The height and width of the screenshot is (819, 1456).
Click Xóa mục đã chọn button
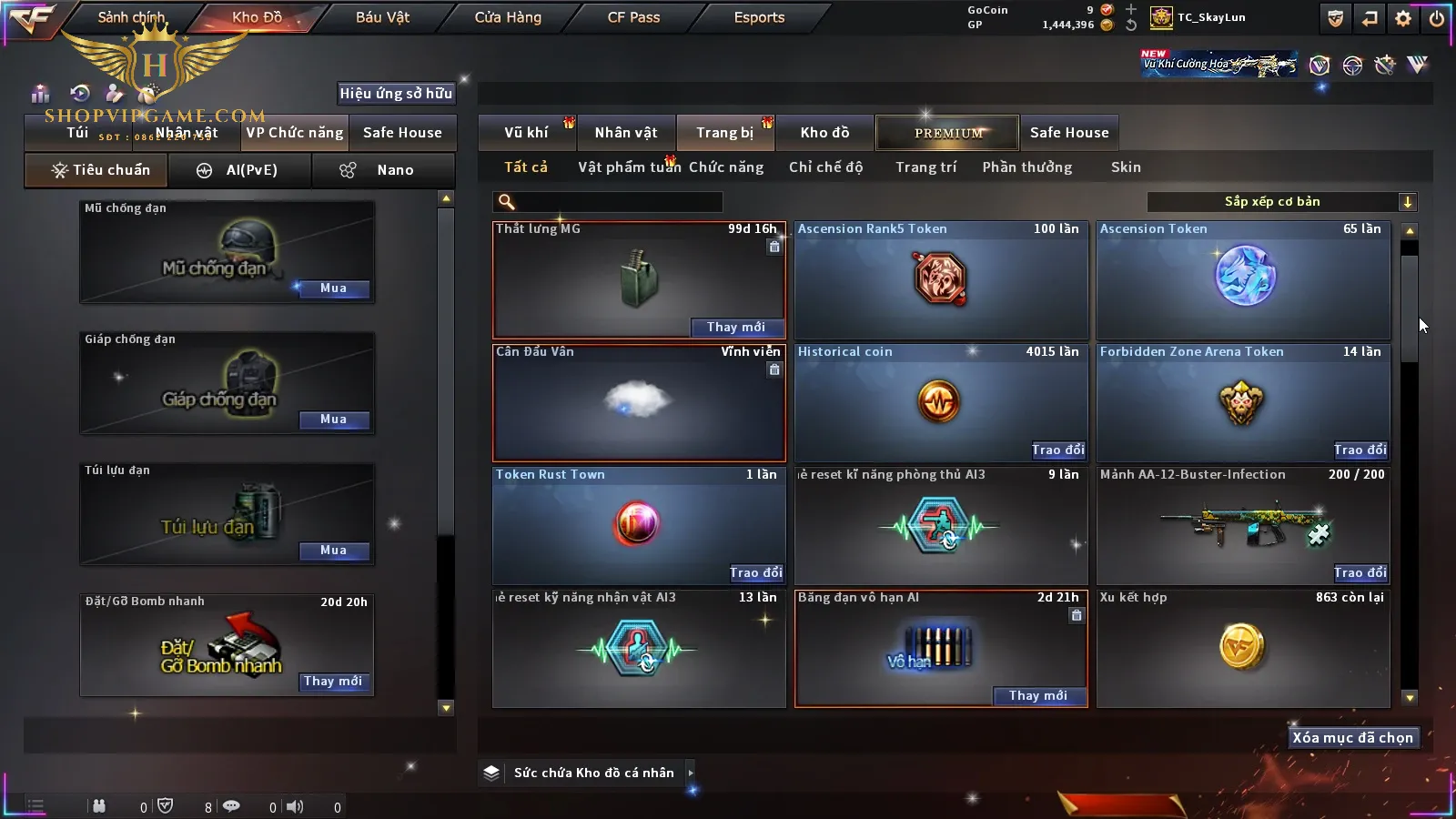click(x=1352, y=738)
